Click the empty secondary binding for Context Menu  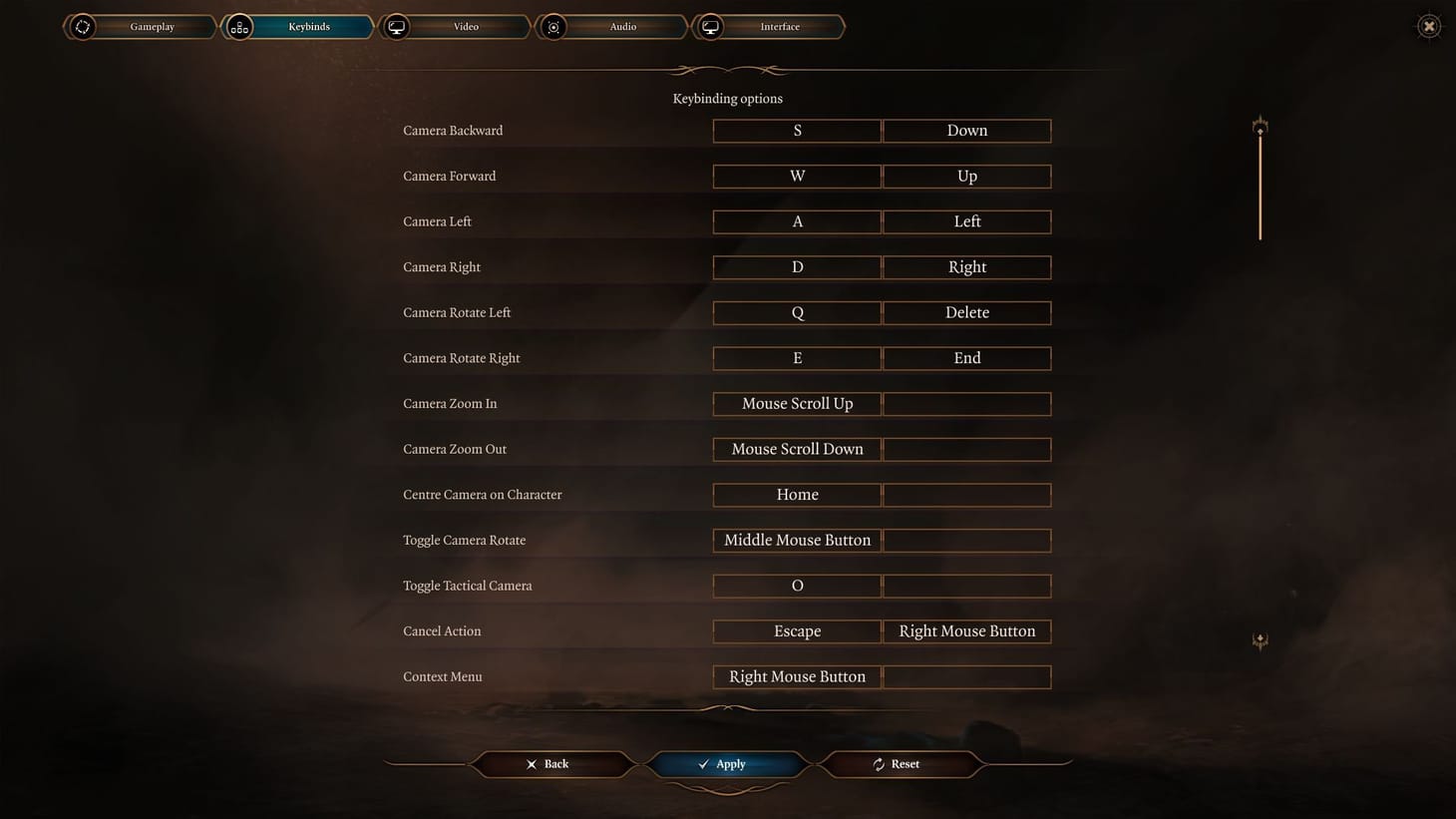(966, 676)
